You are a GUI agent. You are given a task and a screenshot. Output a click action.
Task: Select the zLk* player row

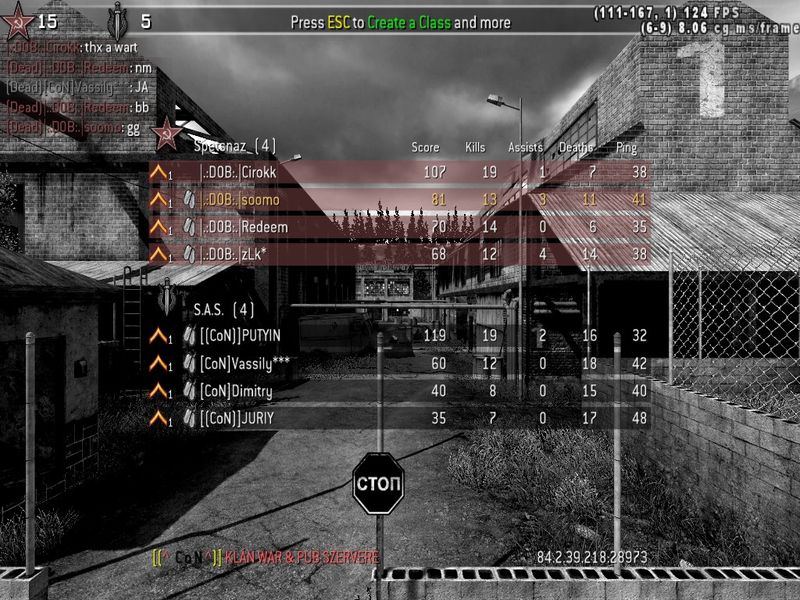(x=400, y=254)
